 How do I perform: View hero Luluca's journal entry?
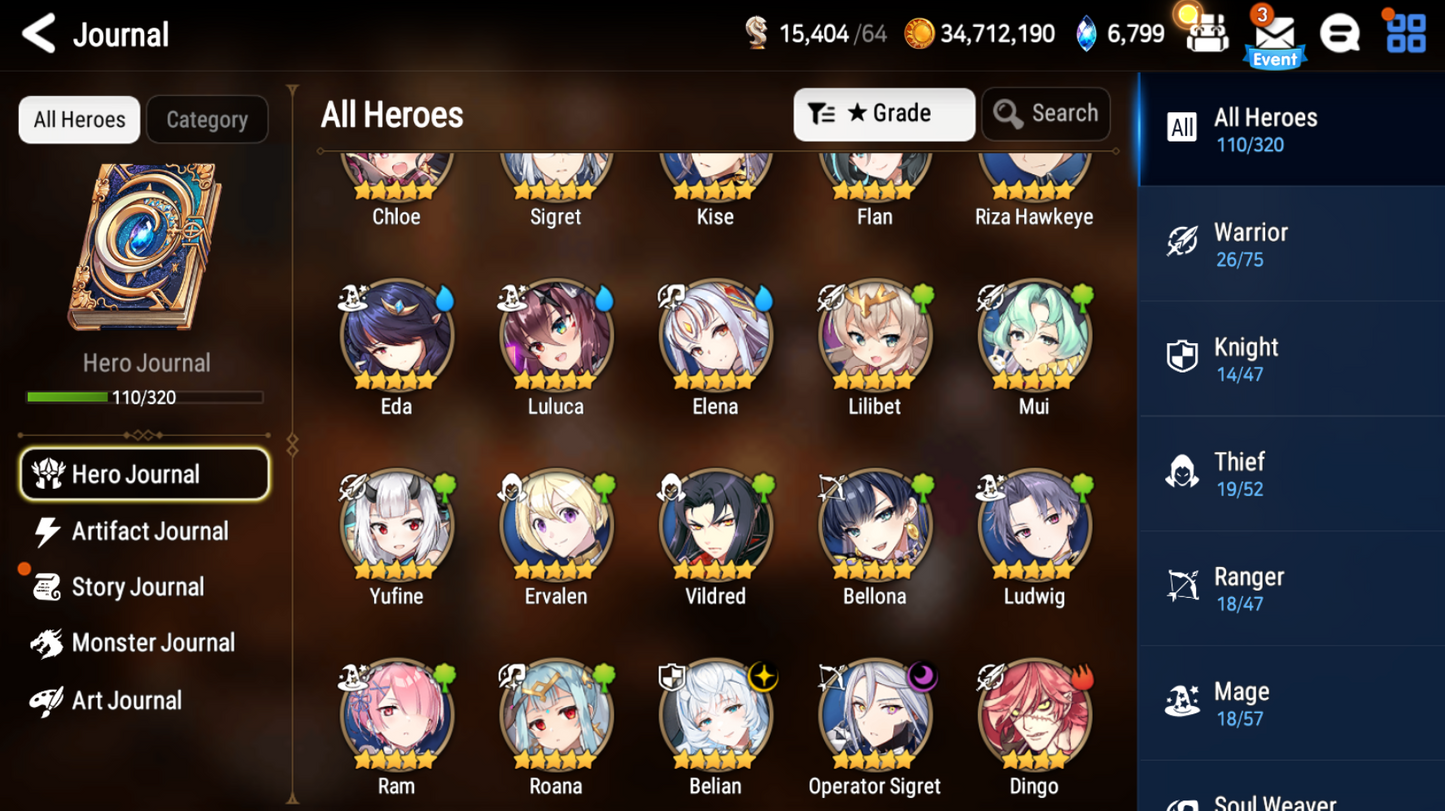555,337
